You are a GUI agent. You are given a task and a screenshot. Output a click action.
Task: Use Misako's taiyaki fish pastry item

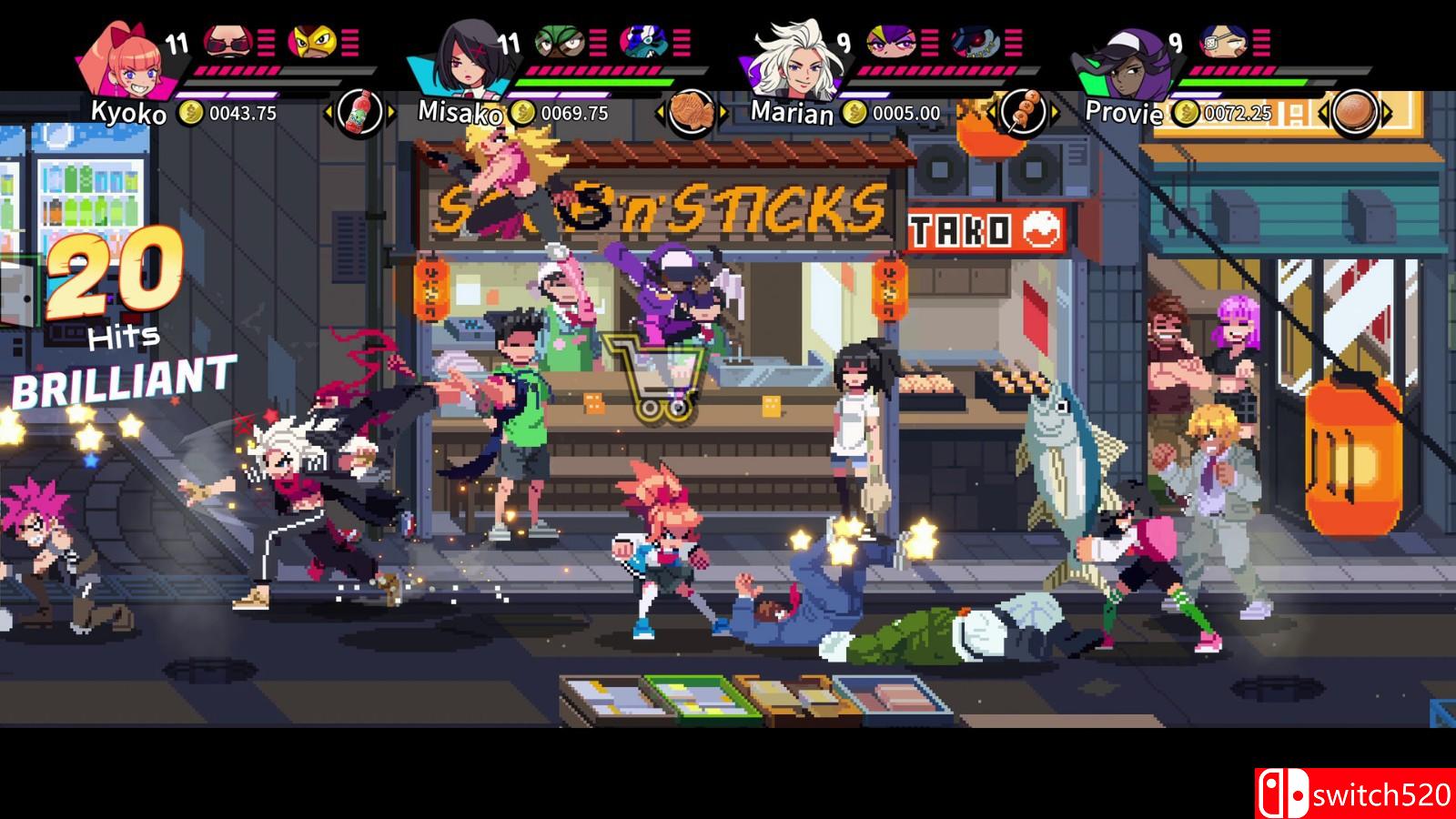(691, 113)
